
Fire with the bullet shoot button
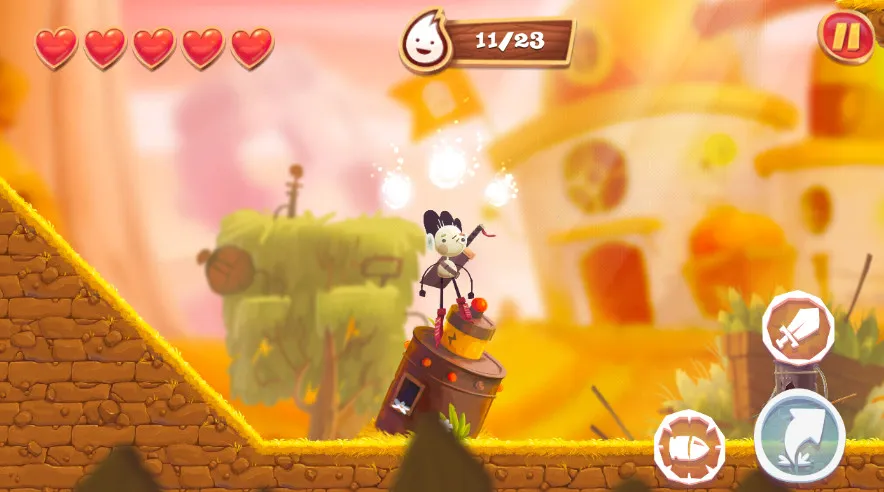point(689,447)
